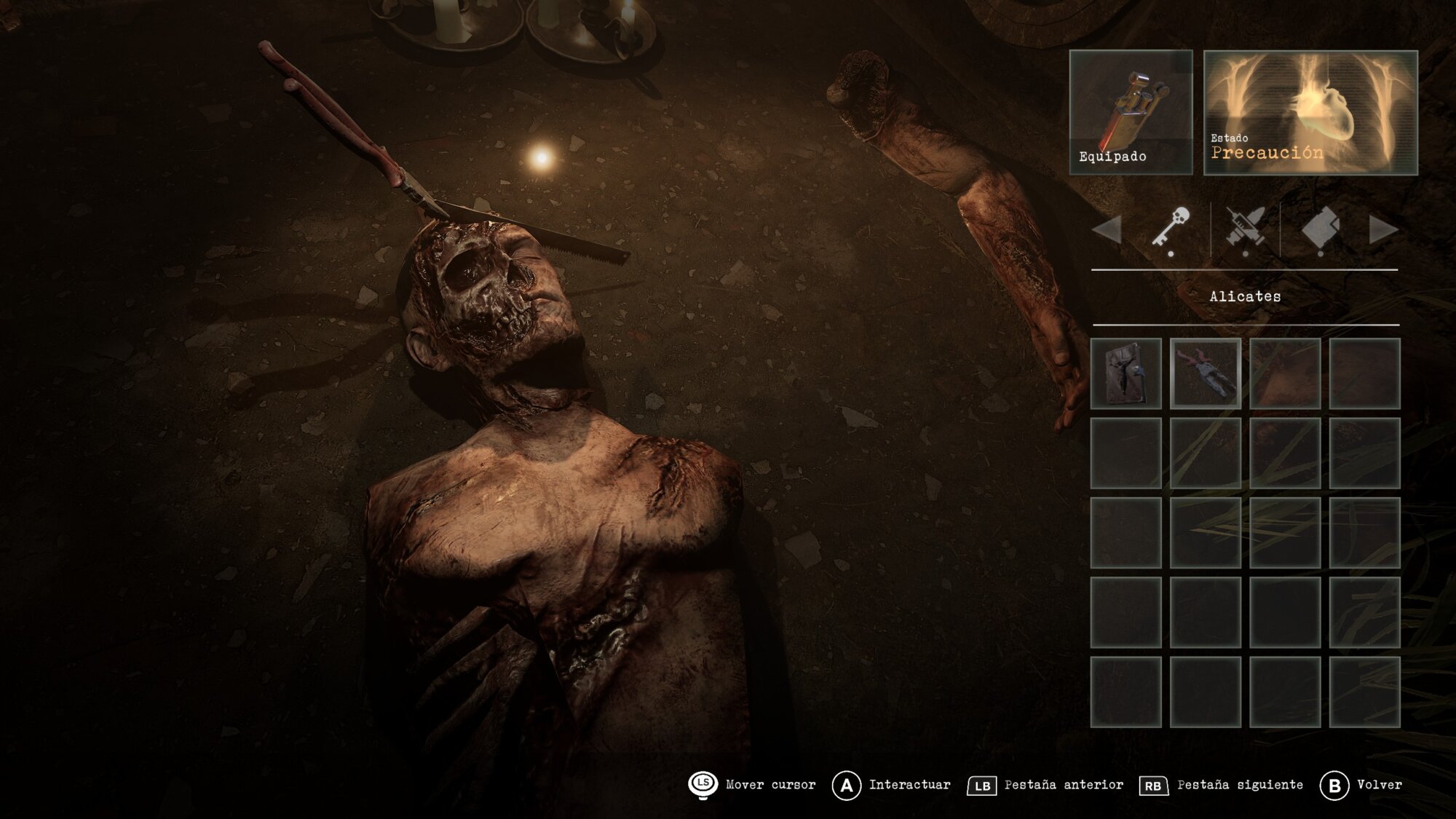Screen dimensions: 1456x819
Task: Select the equipped lighter slot
Action: 1131,112
